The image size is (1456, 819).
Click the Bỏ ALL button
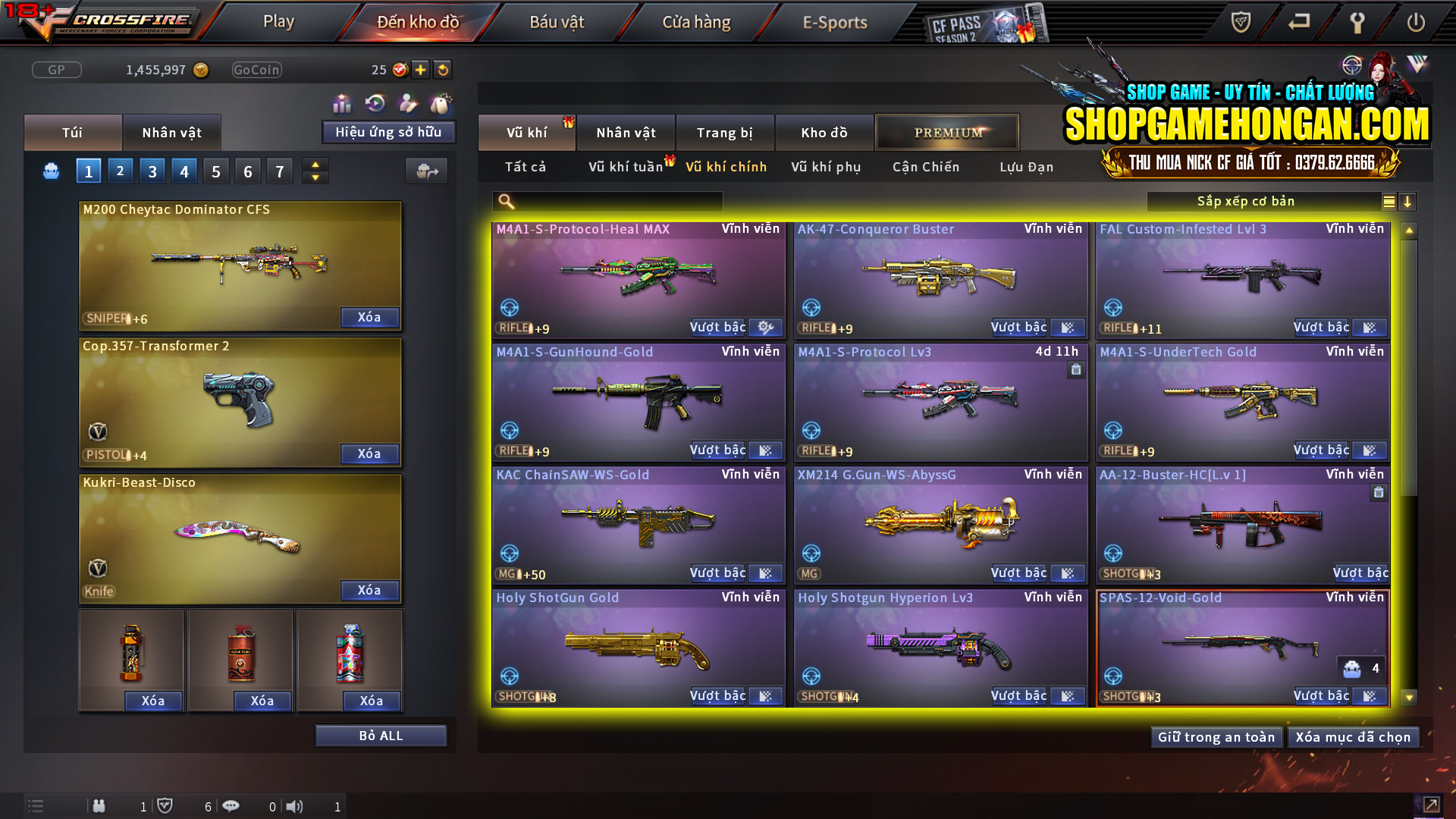pos(381,735)
